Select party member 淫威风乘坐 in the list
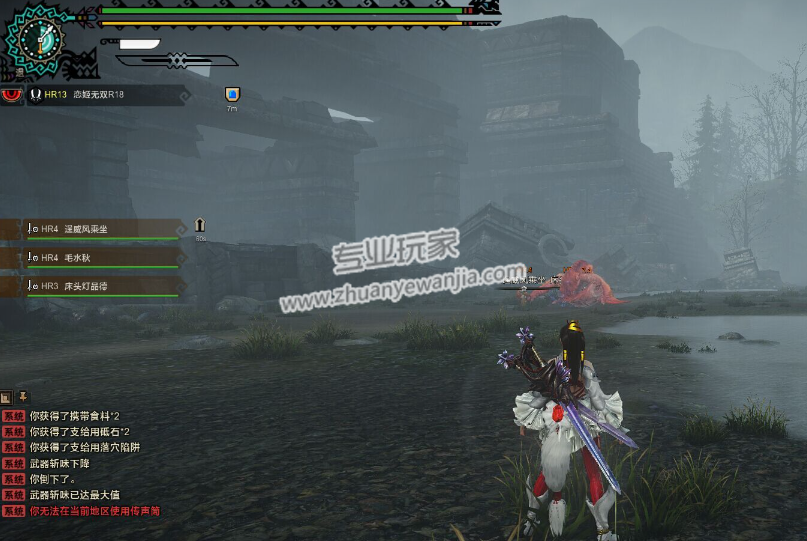Screen dimensions: 807x541 [x=95, y=229]
